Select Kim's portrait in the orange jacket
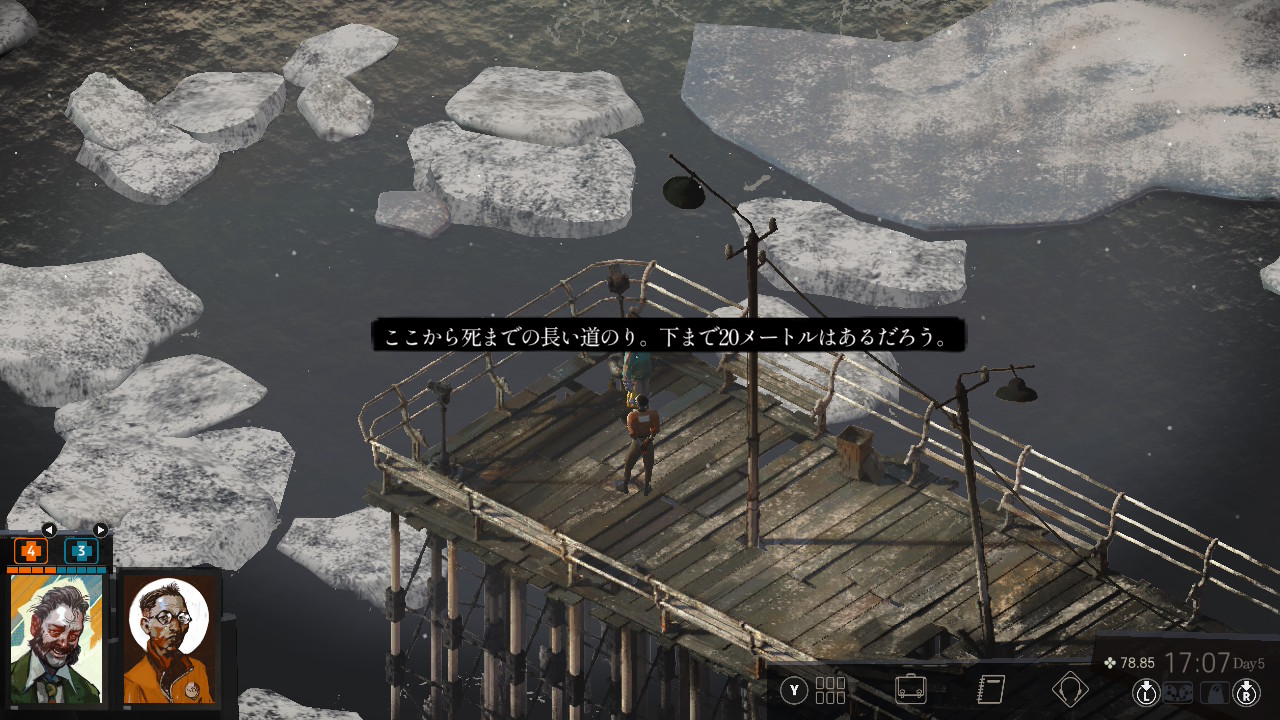 click(x=169, y=638)
